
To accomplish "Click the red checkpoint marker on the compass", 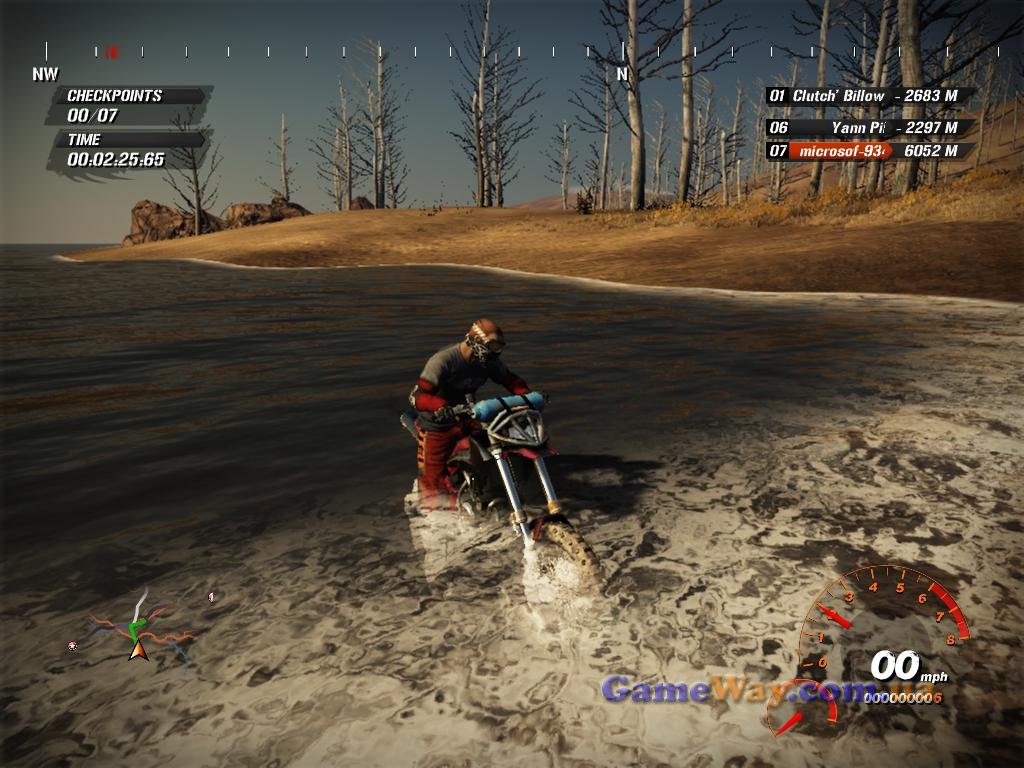I will [111, 51].
